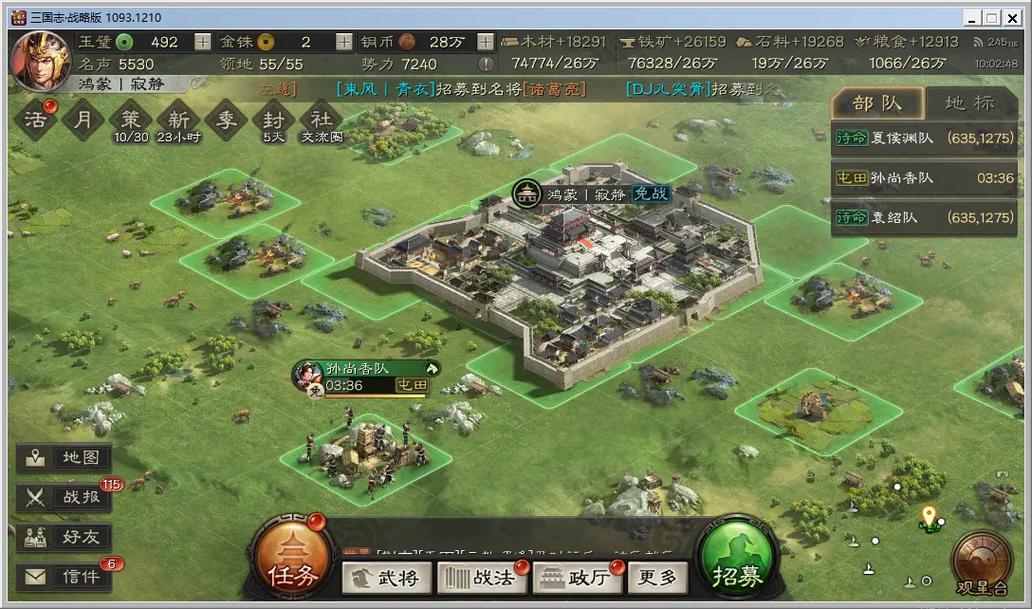The image size is (1032, 609).
Task: Select the 袁绍队 troop row
Action: point(923,217)
